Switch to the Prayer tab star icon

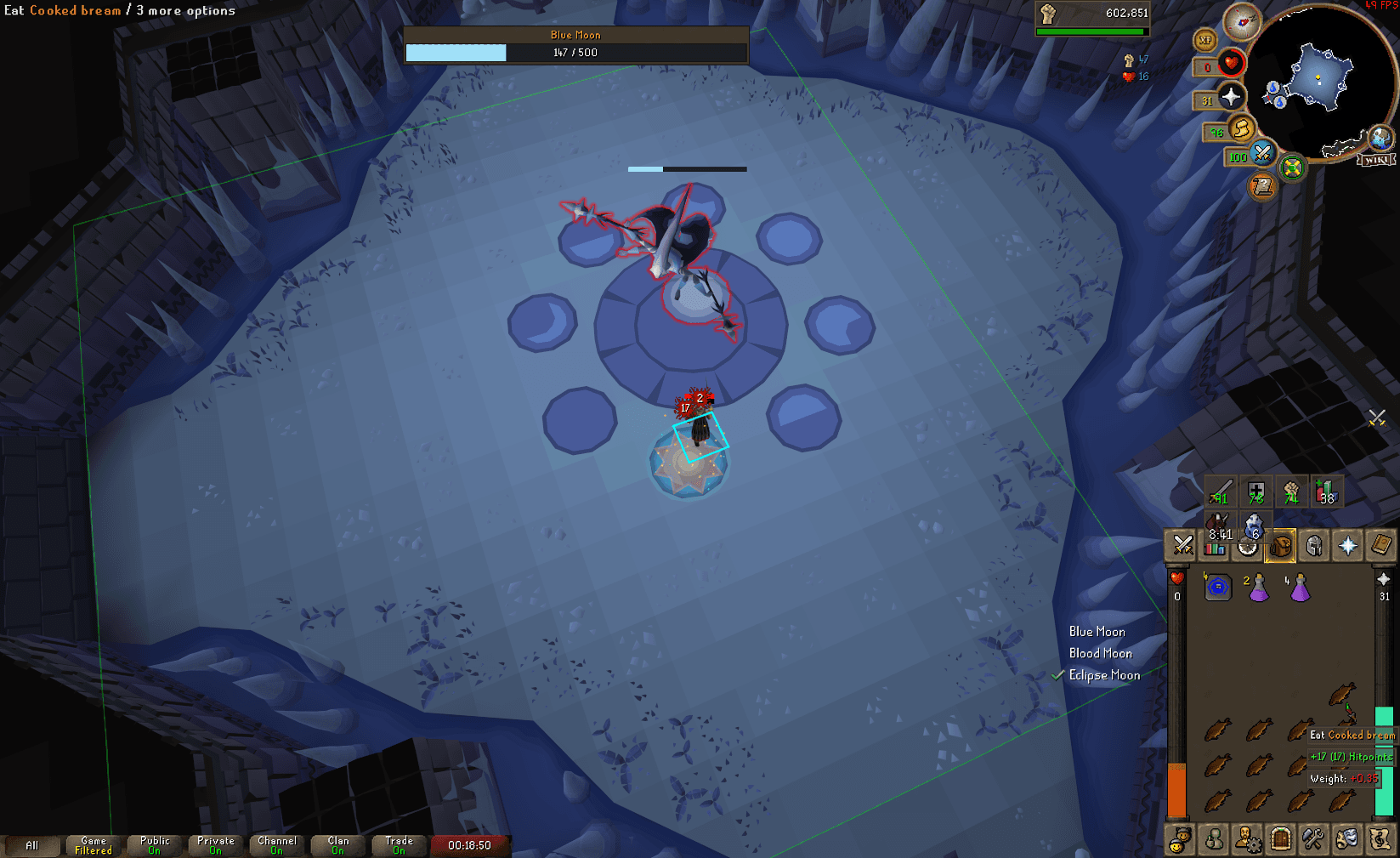(x=1347, y=547)
